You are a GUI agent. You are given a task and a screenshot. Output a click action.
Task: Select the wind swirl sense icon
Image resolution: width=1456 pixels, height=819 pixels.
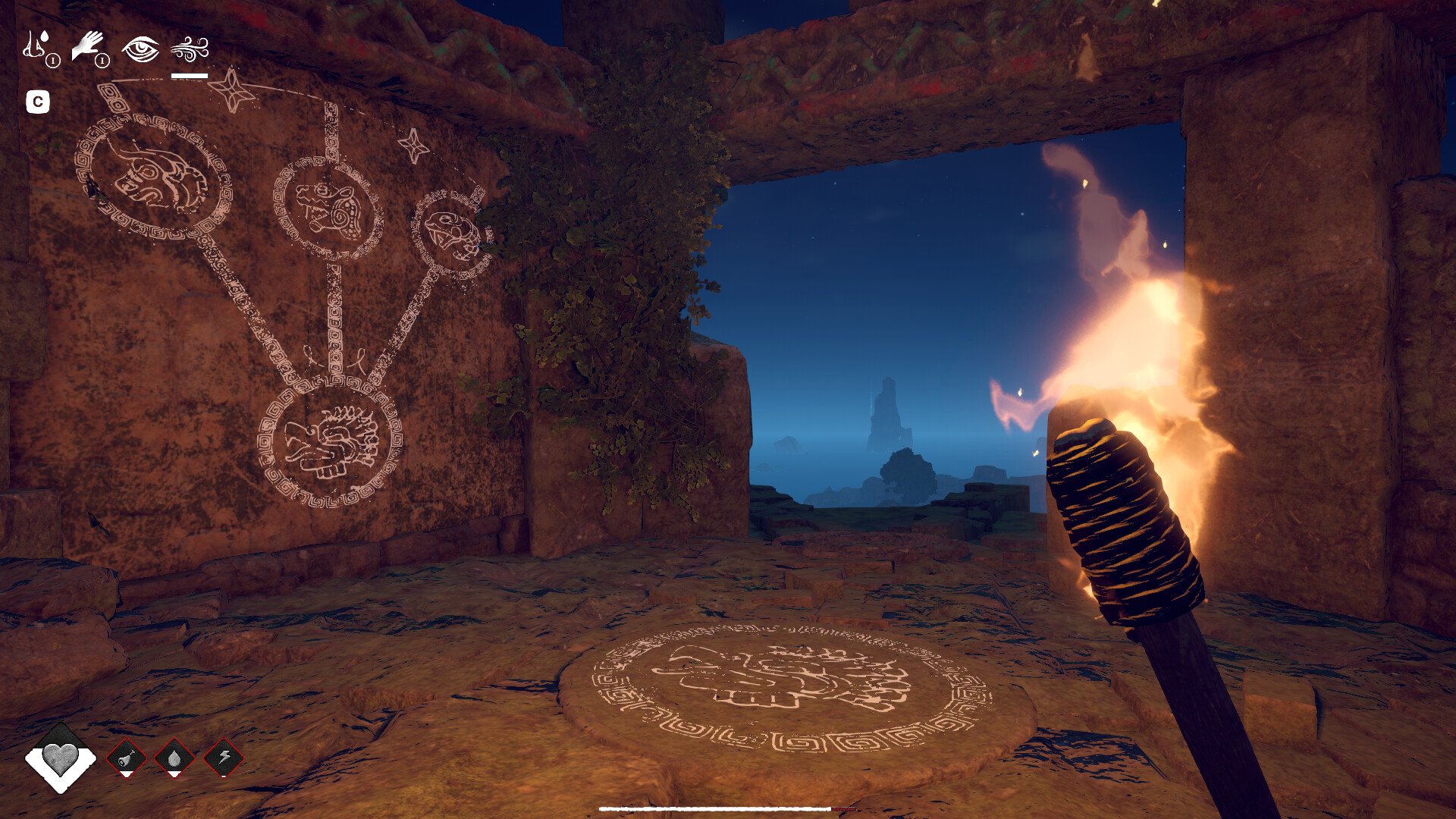[x=189, y=49]
